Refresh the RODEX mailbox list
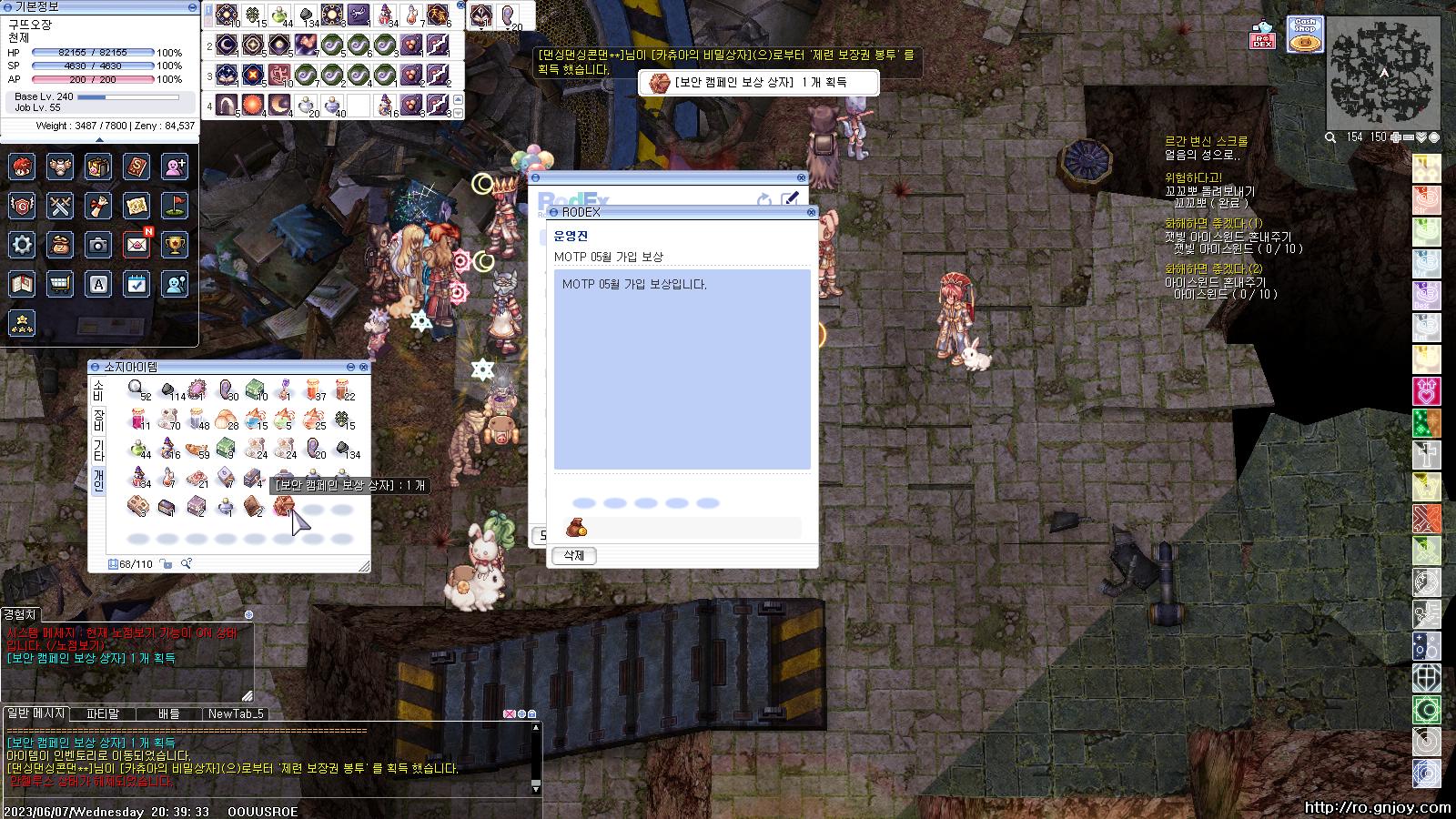Screen dimensions: 1456x819 point(764,198)
